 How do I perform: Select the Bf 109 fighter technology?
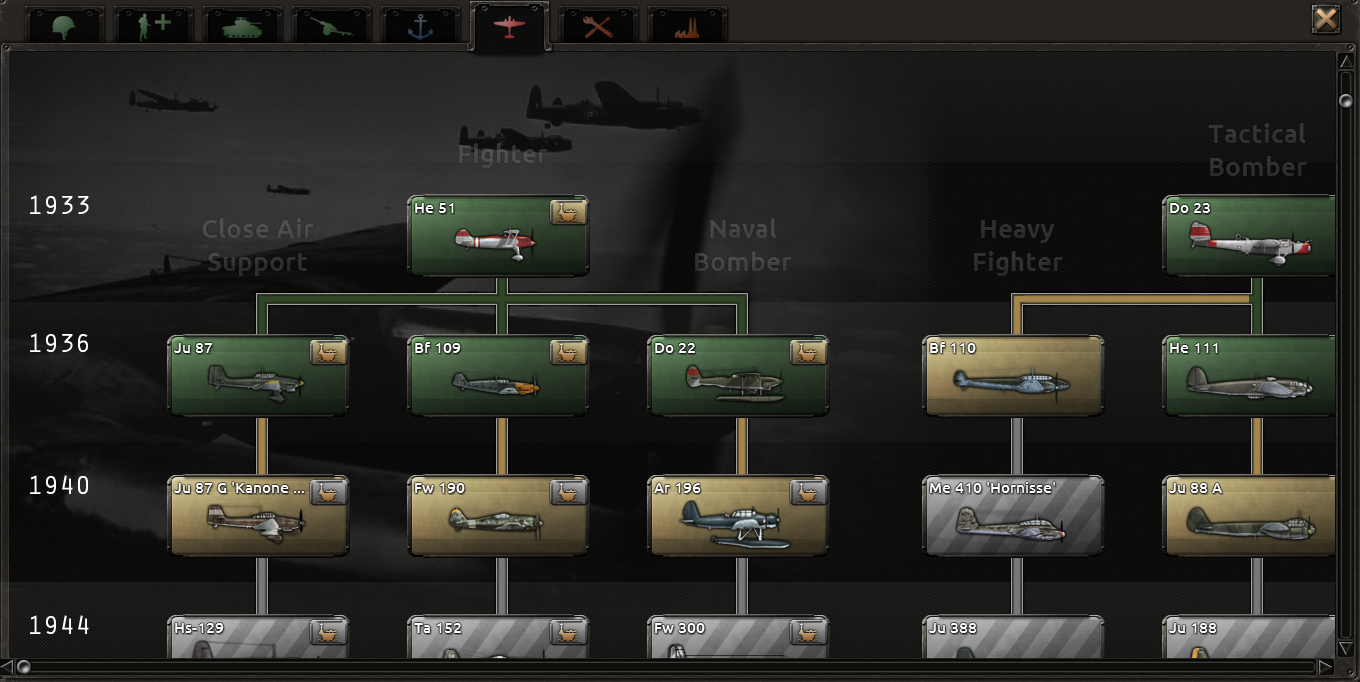(x=497, y=376)
